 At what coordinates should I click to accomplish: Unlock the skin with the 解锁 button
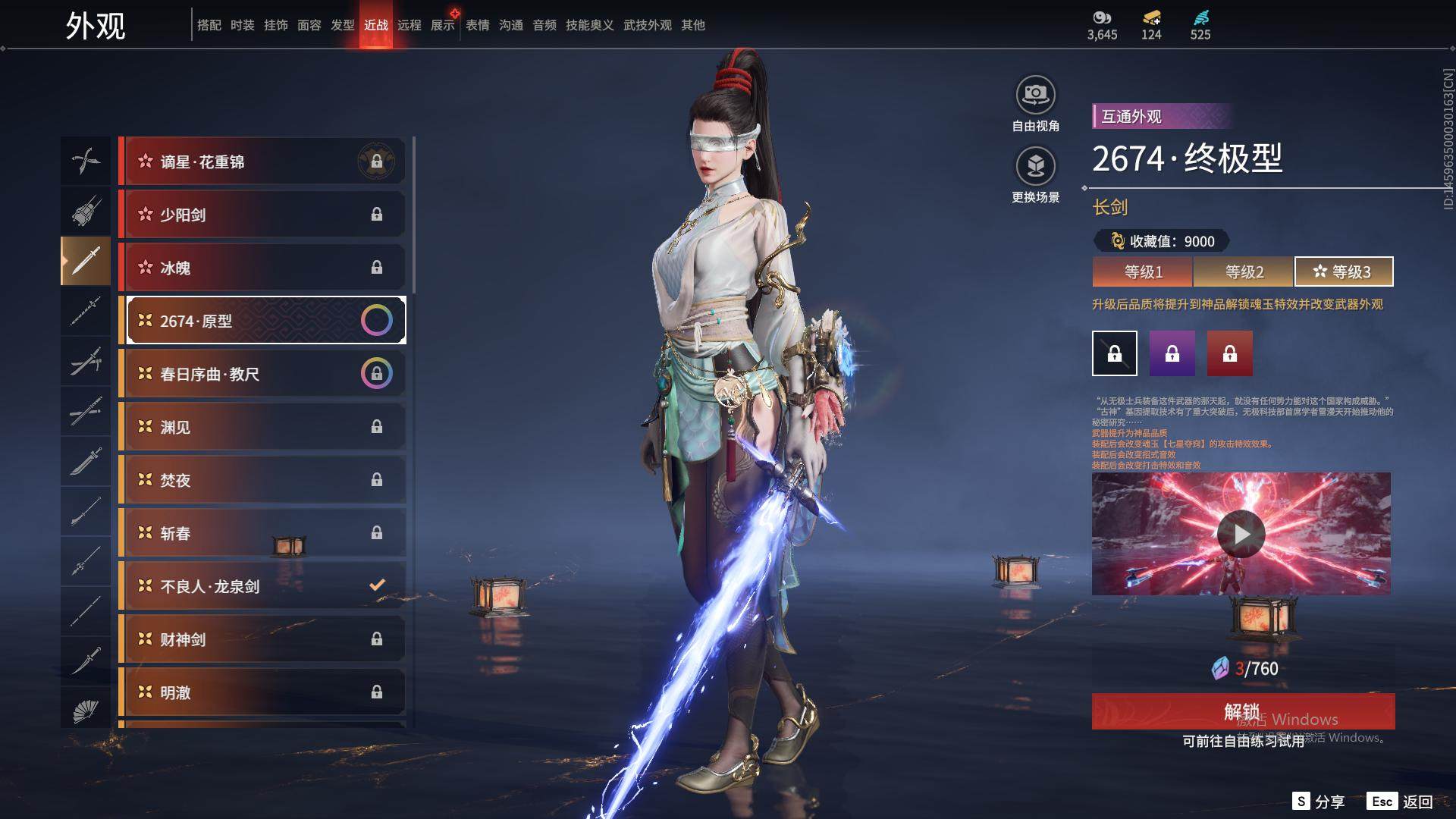coord(1243,711)
